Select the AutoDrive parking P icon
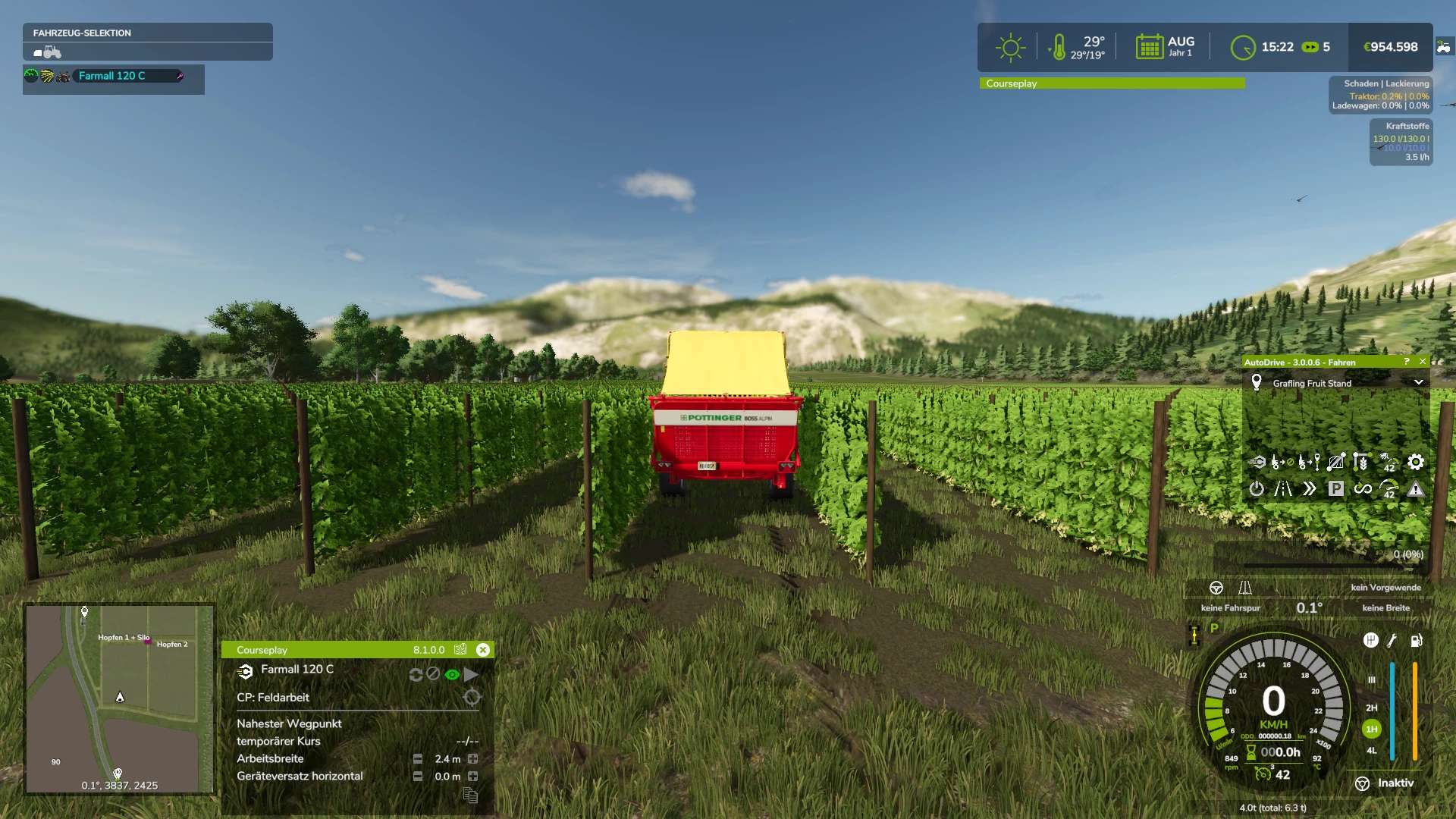Viewport: 1456px width, 819px height. click(1336, 489)
